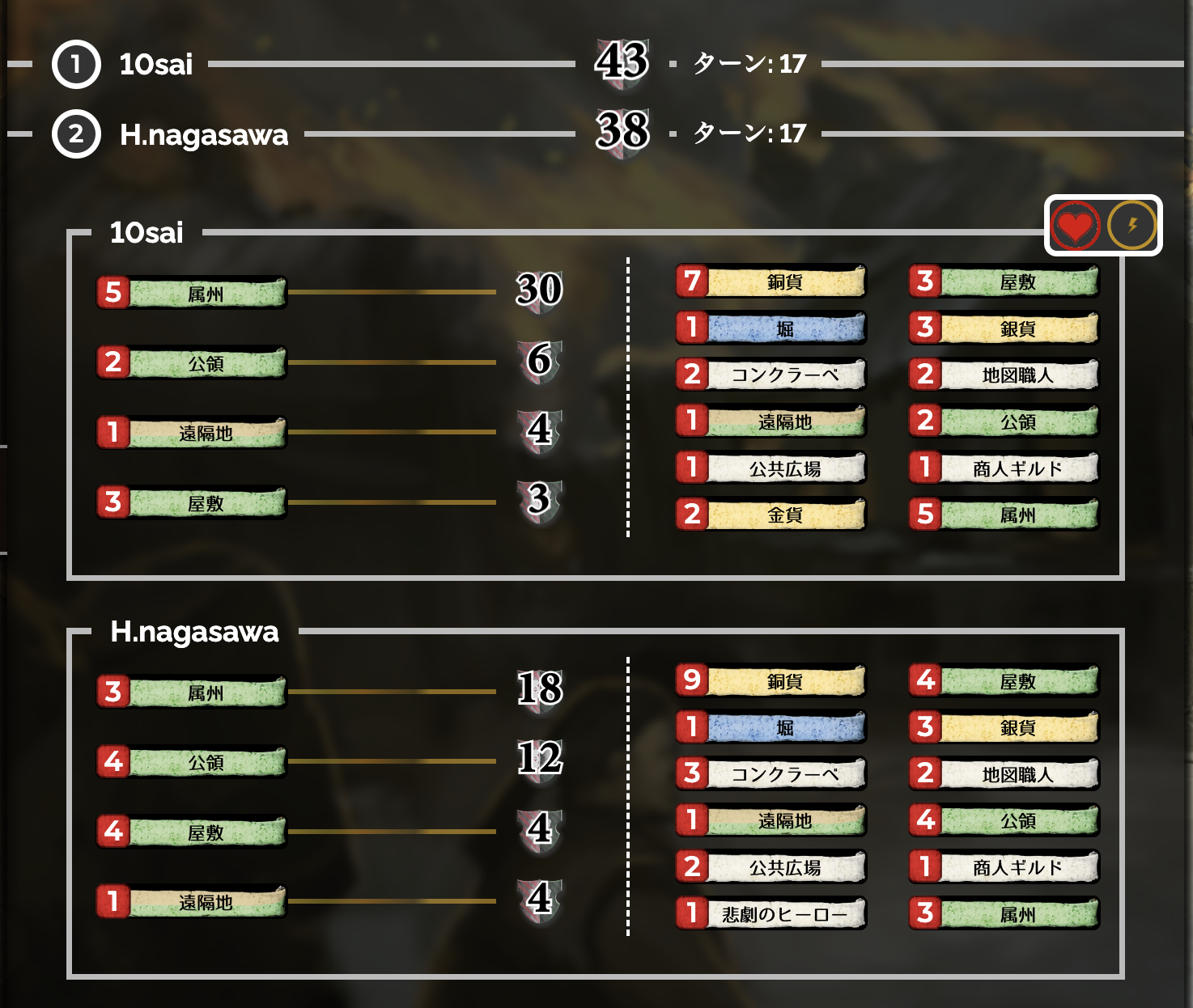Expand the H.nagasawa player panel header
The image size is (1193, 1008).
pyautogui.click(x=193, y=633)
